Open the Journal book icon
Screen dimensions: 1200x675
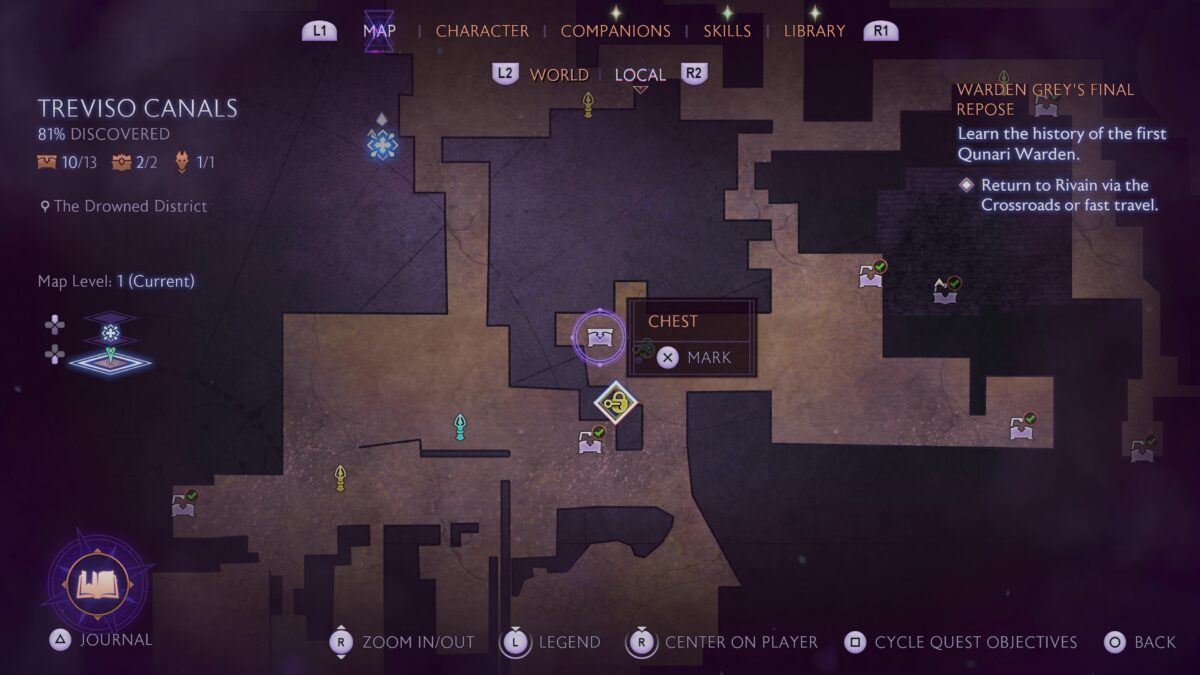98,584
